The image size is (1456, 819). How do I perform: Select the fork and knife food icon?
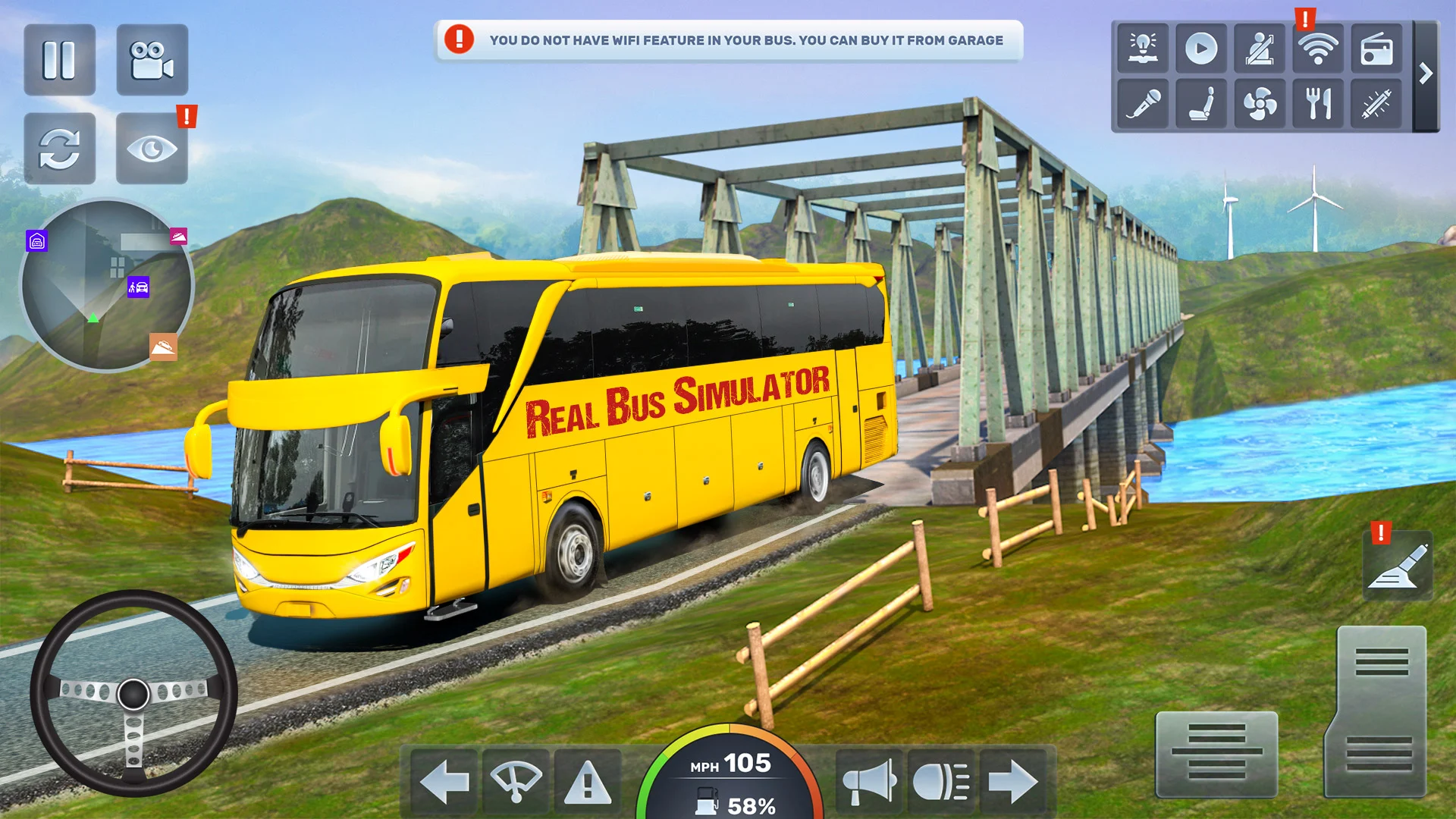tap(1317, 103)
